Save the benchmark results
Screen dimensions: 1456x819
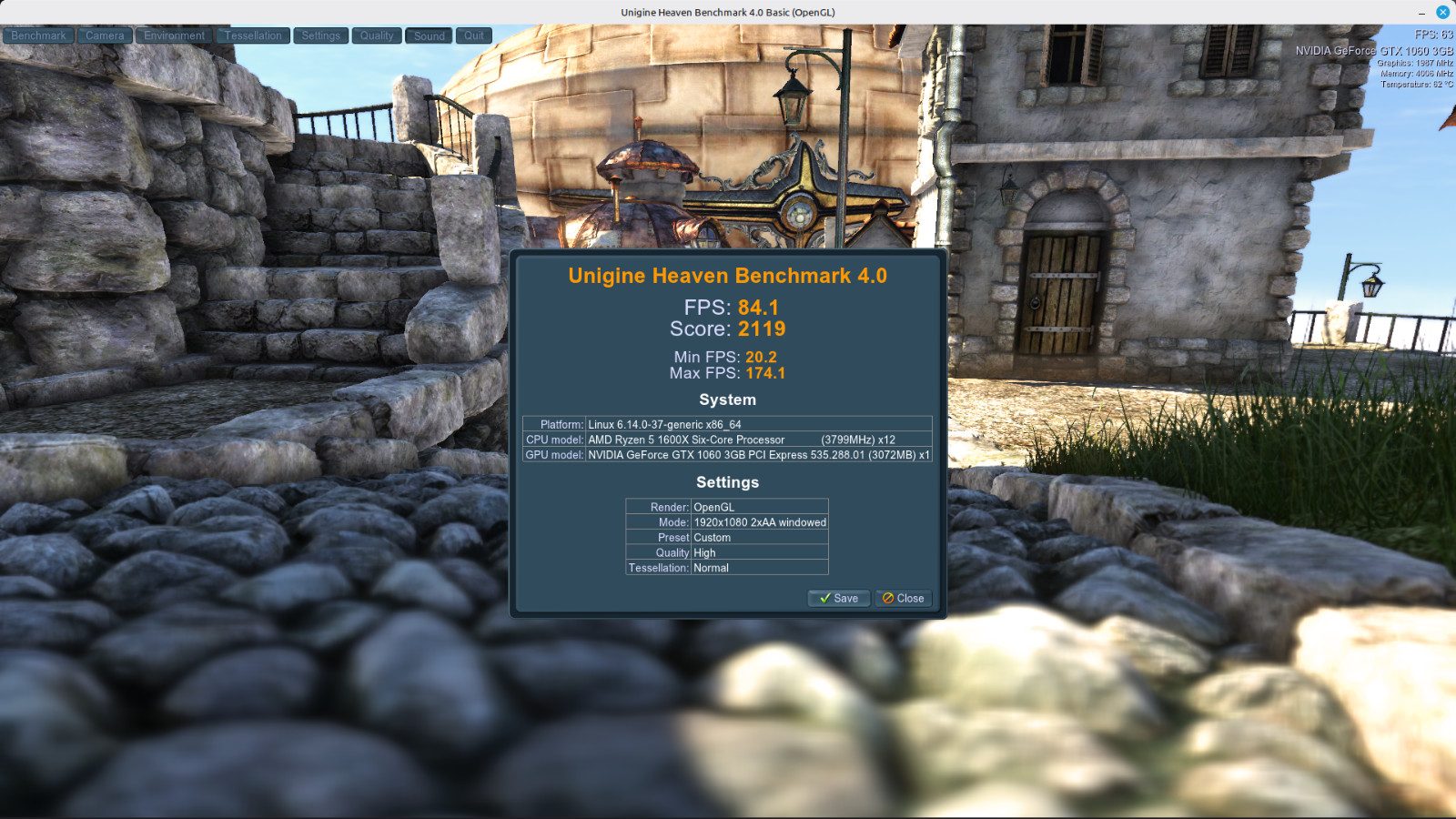point(839,598)
